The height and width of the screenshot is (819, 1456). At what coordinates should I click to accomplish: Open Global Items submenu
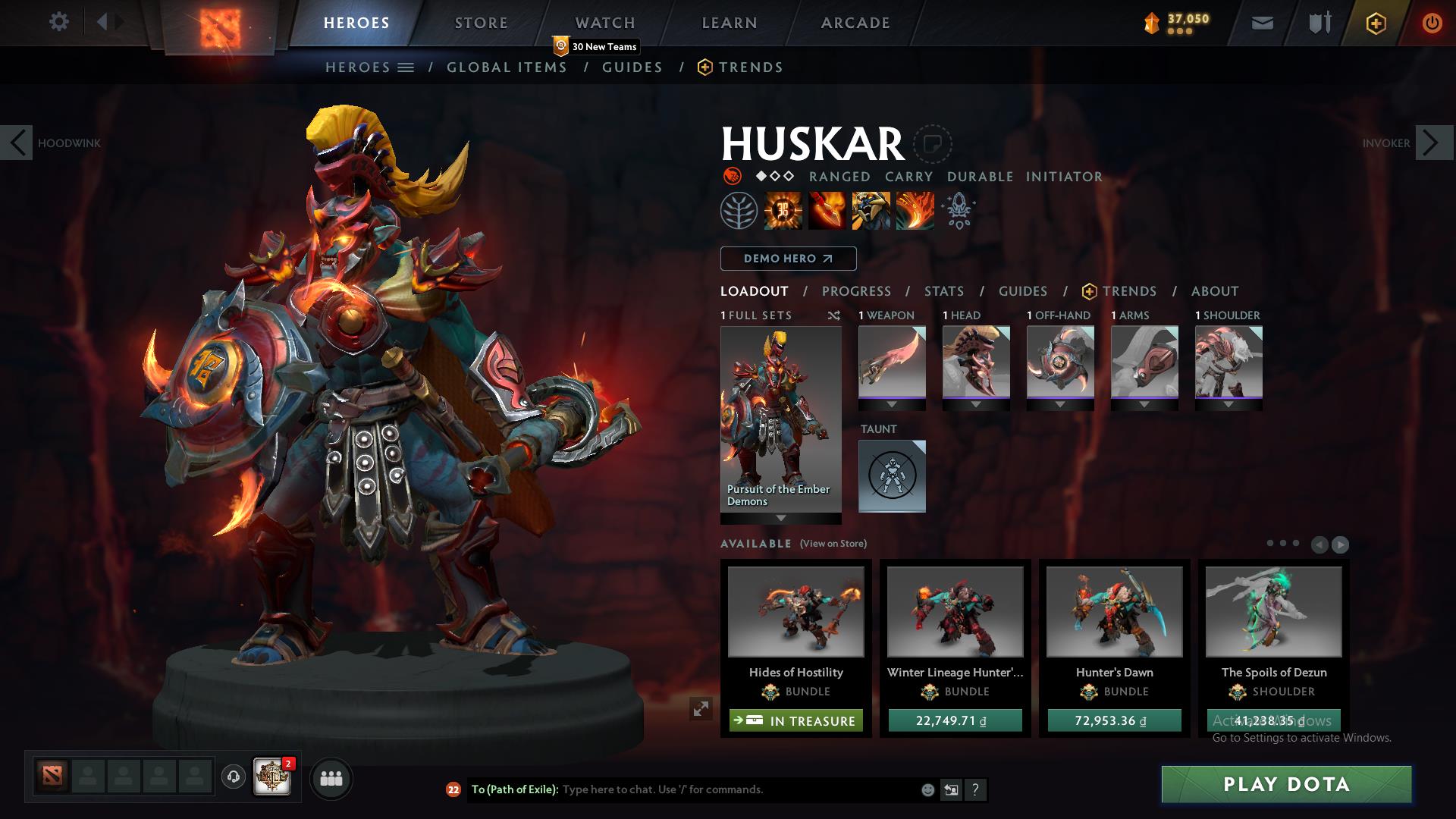click(507, 67)
